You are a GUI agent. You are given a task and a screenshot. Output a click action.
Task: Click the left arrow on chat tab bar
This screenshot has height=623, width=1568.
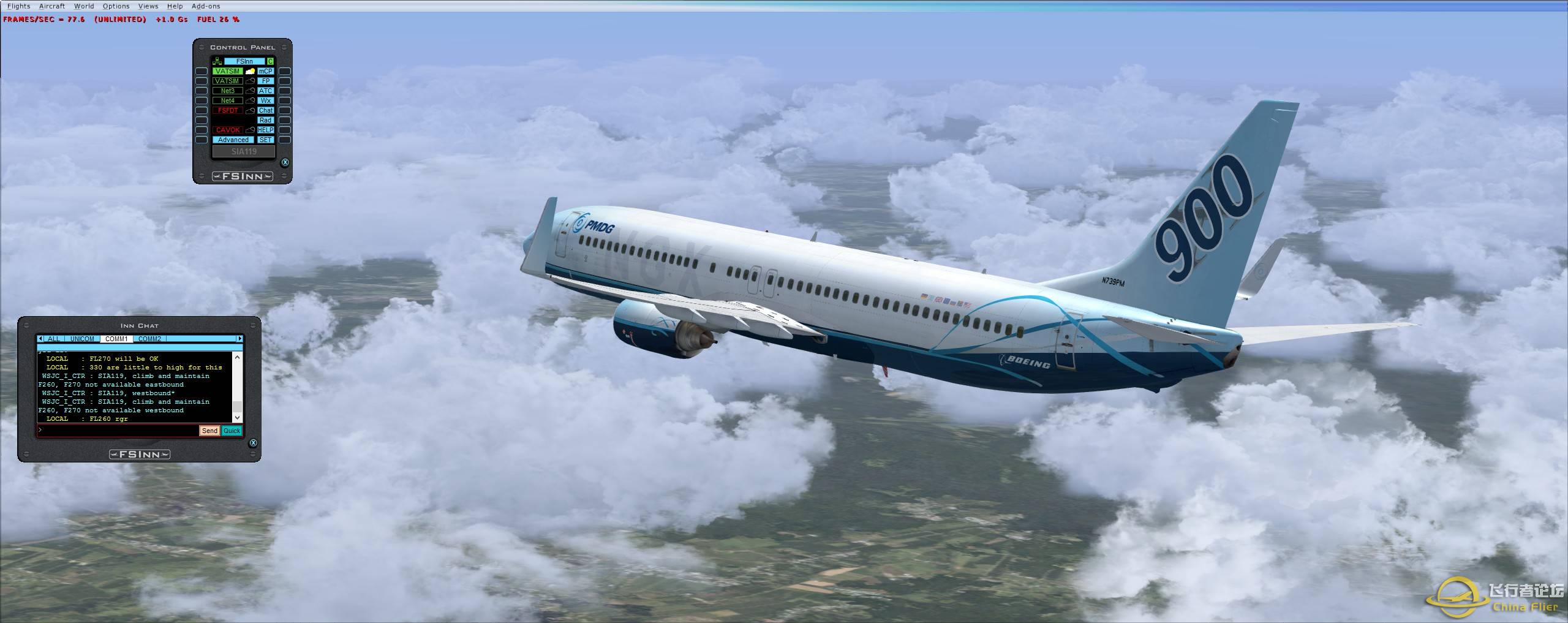coord(40,338)
